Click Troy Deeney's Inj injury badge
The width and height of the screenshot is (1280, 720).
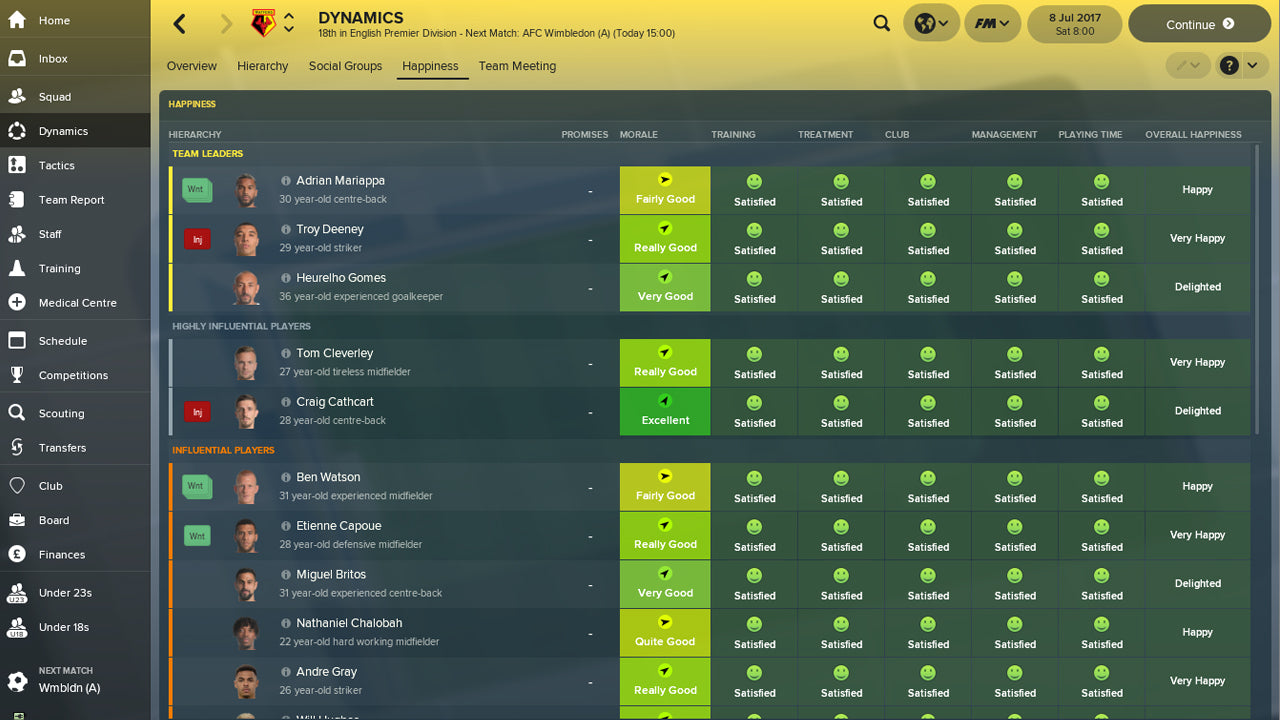(x=197, y=238)
